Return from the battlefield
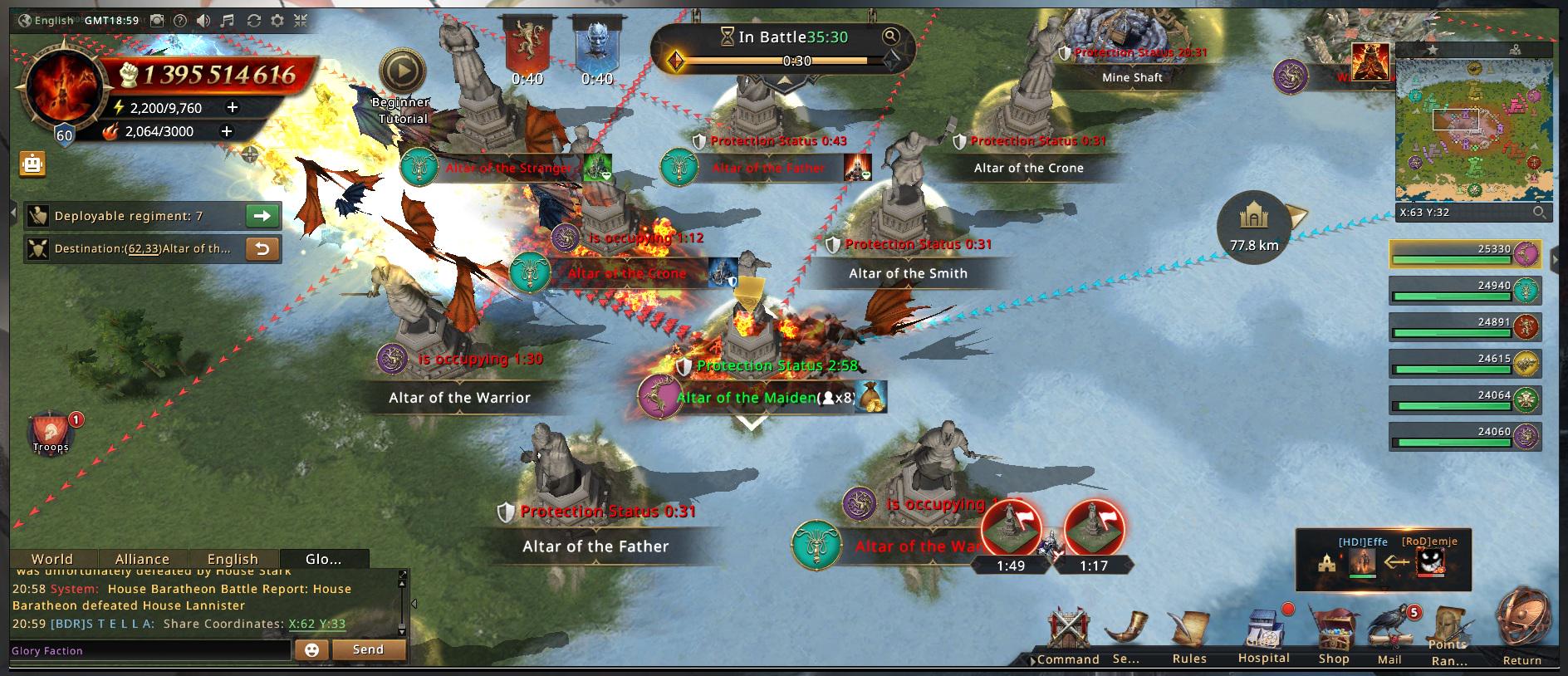The width and height of the screenshot is (1568, 676). pyautogui.click(x=1522, y=631)
